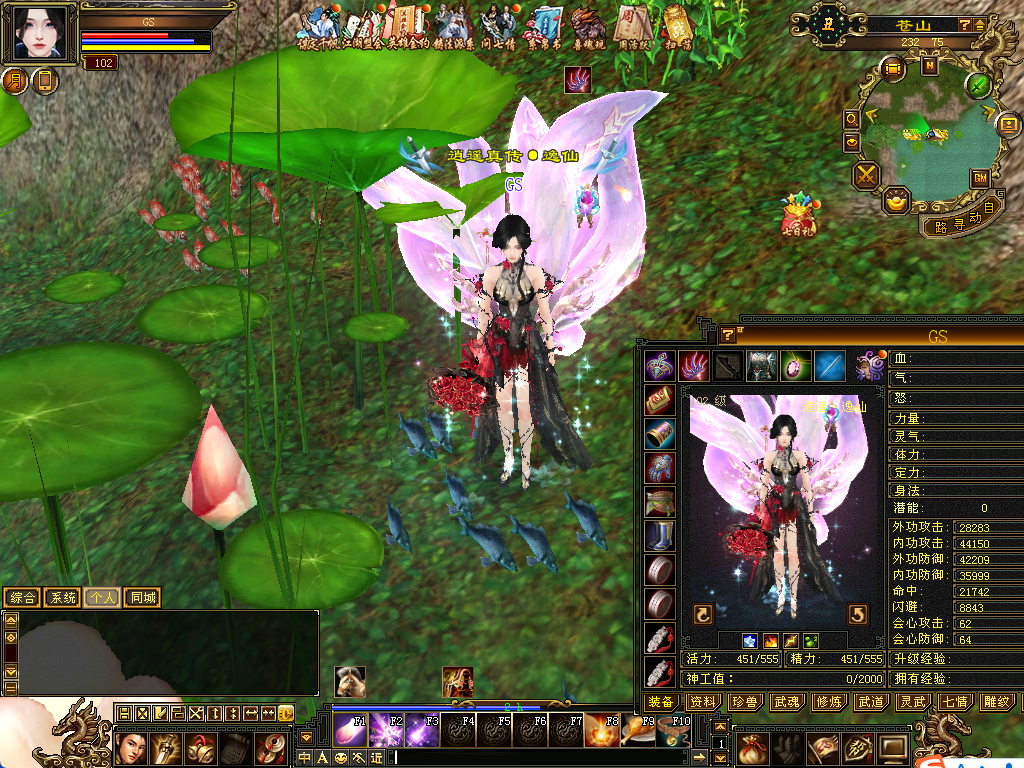The height and width of the screenshot is (768, 1024).
Task: Switch to the 资料 character tab
Action: click(703, 703)
